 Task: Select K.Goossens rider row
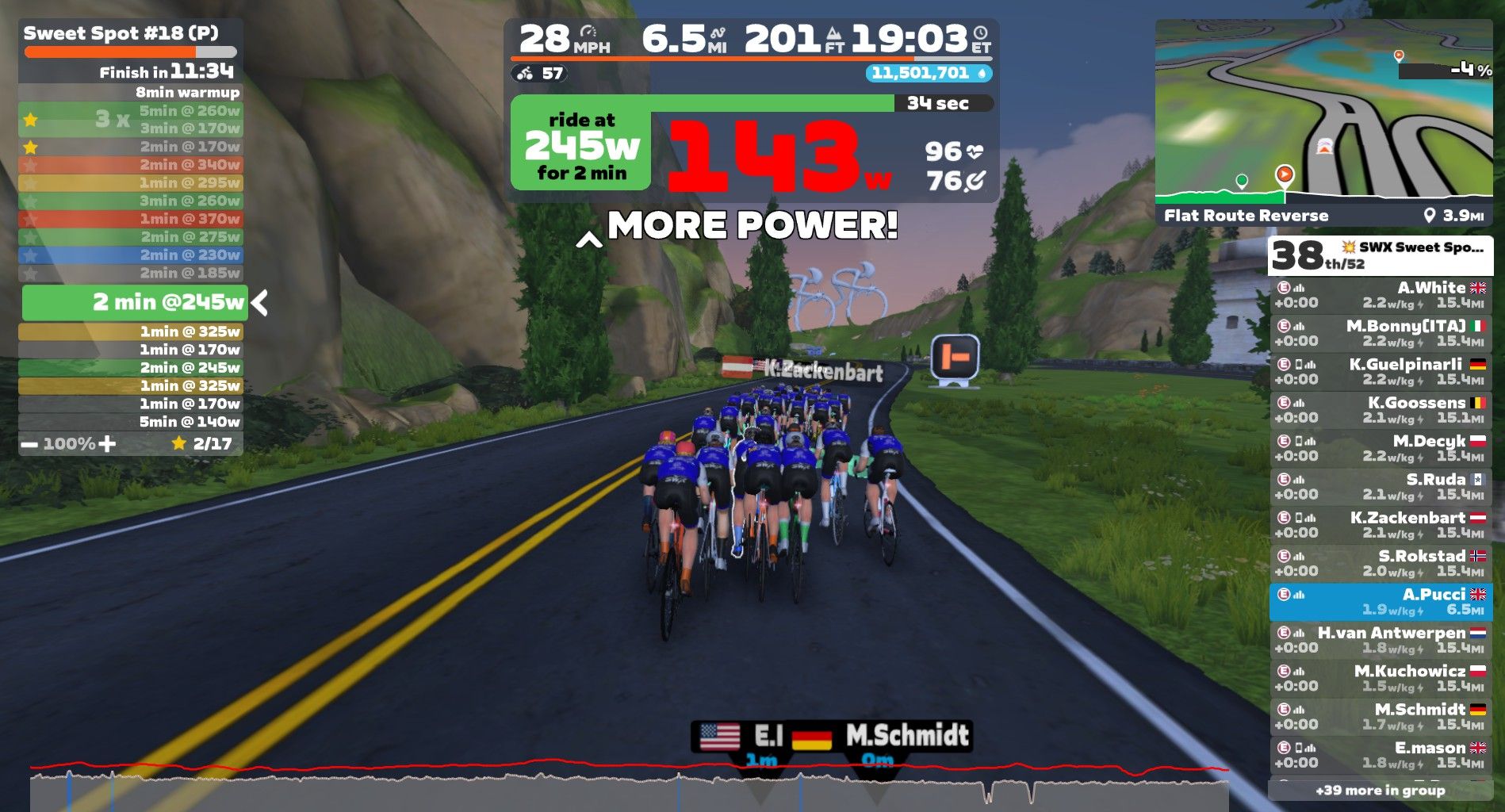(x=1380, y=410)
